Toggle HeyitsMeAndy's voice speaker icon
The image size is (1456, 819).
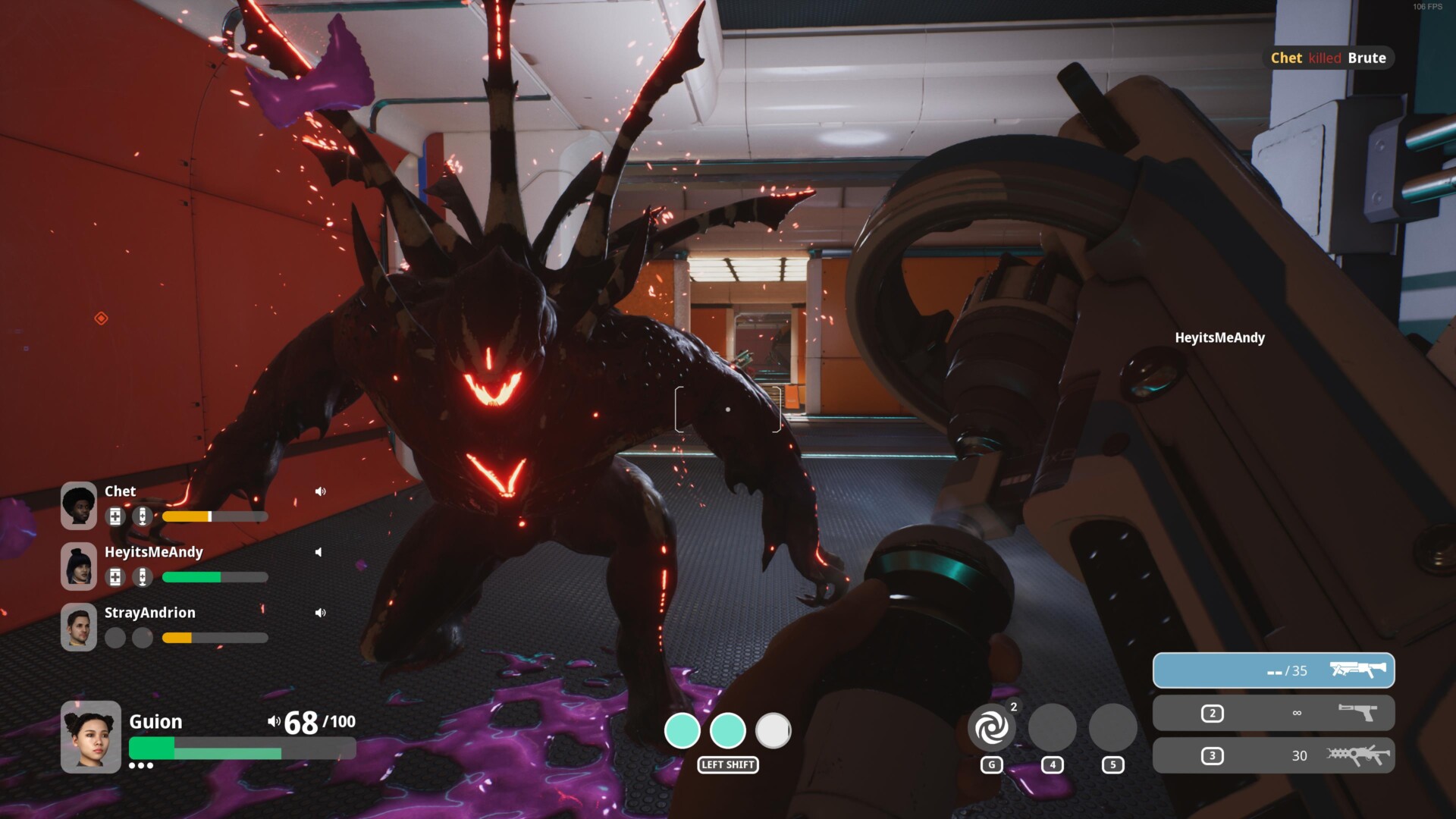(x=319, y=552)
